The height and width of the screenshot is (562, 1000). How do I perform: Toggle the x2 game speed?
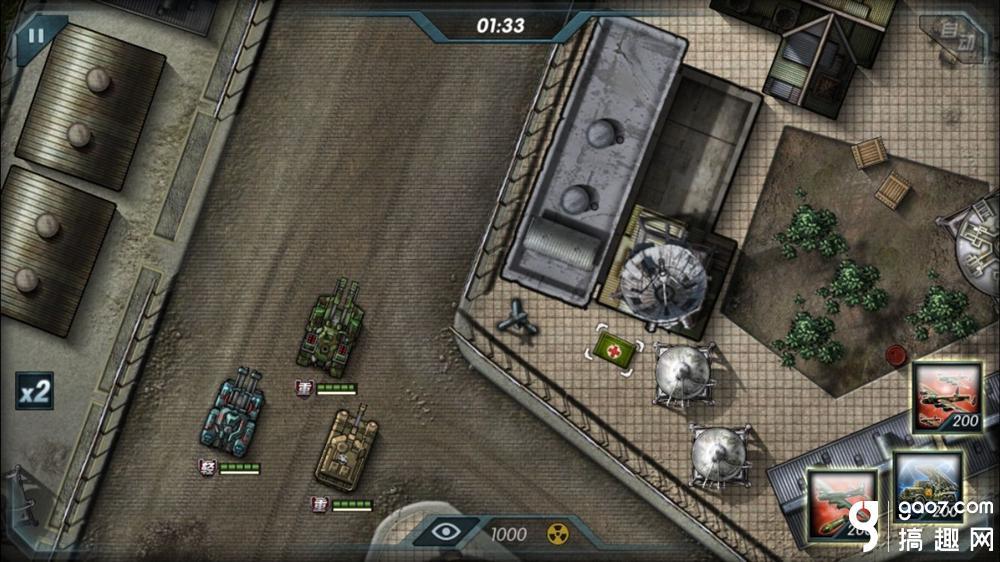pos(35,391)
